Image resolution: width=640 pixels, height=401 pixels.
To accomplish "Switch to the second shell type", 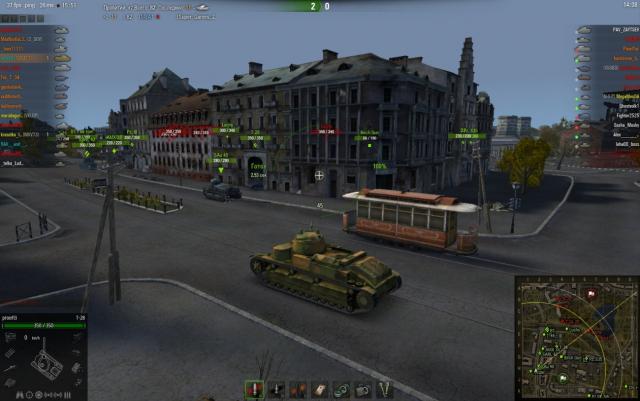I will point(276,389).
